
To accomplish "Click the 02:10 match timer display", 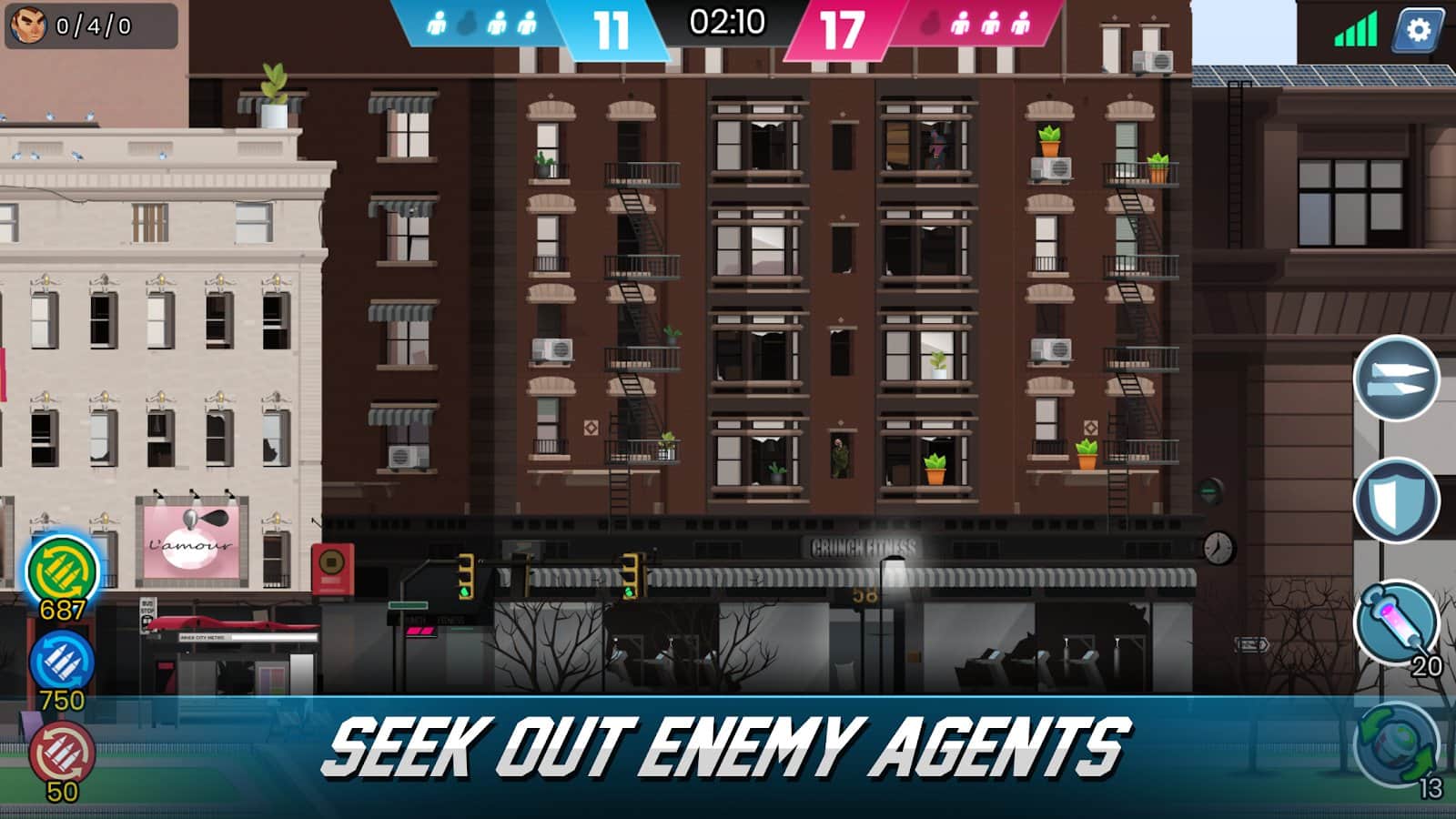I will pos(726,23).
